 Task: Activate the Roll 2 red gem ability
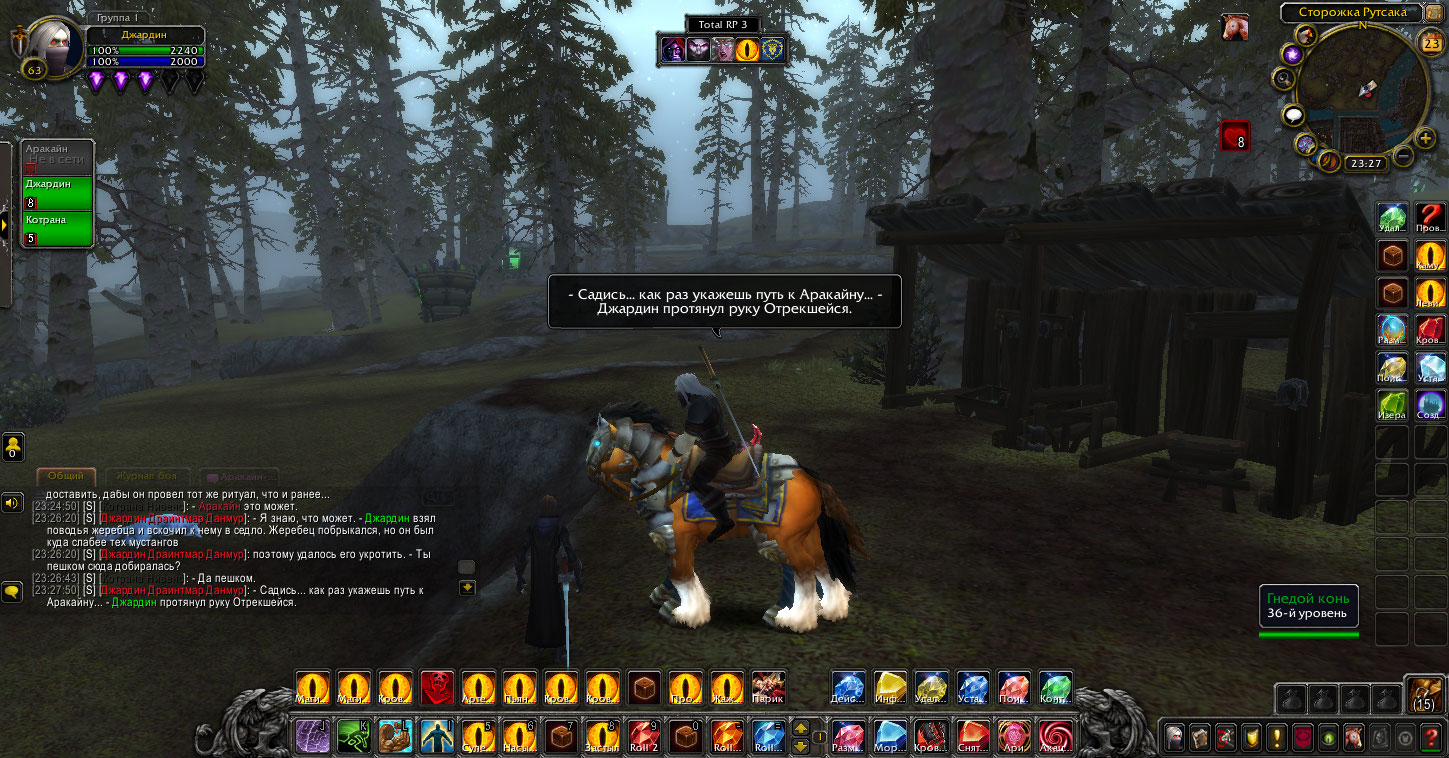(643, 737)
